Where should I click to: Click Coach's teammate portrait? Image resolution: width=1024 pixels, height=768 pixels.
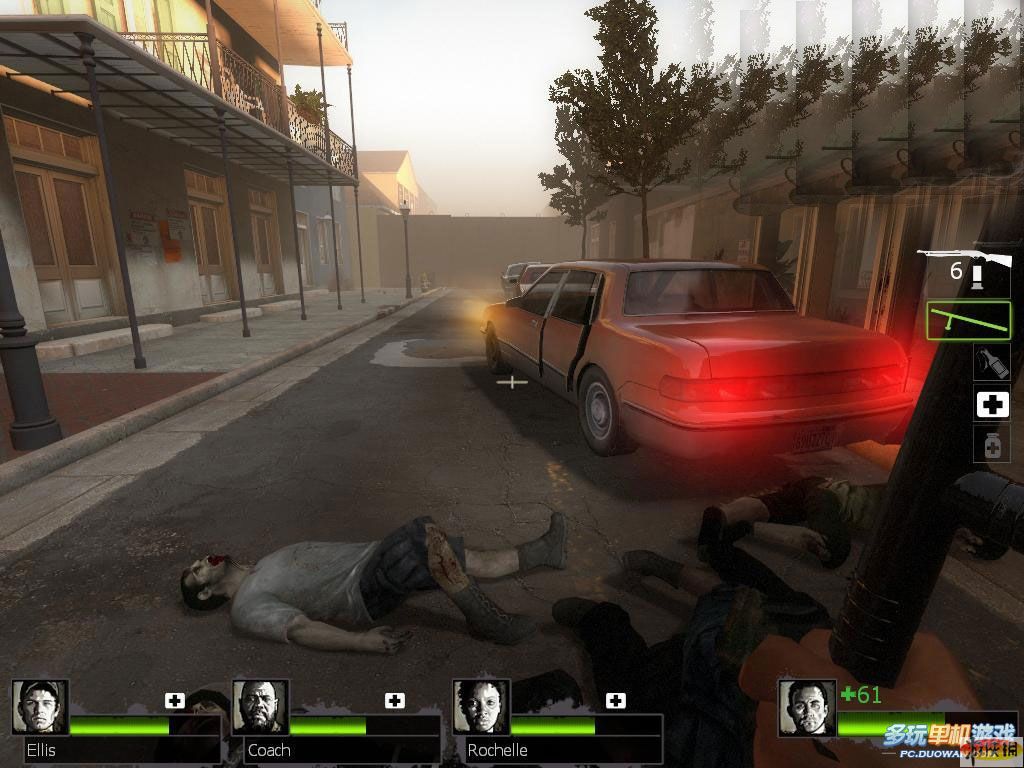coord(260,707)
